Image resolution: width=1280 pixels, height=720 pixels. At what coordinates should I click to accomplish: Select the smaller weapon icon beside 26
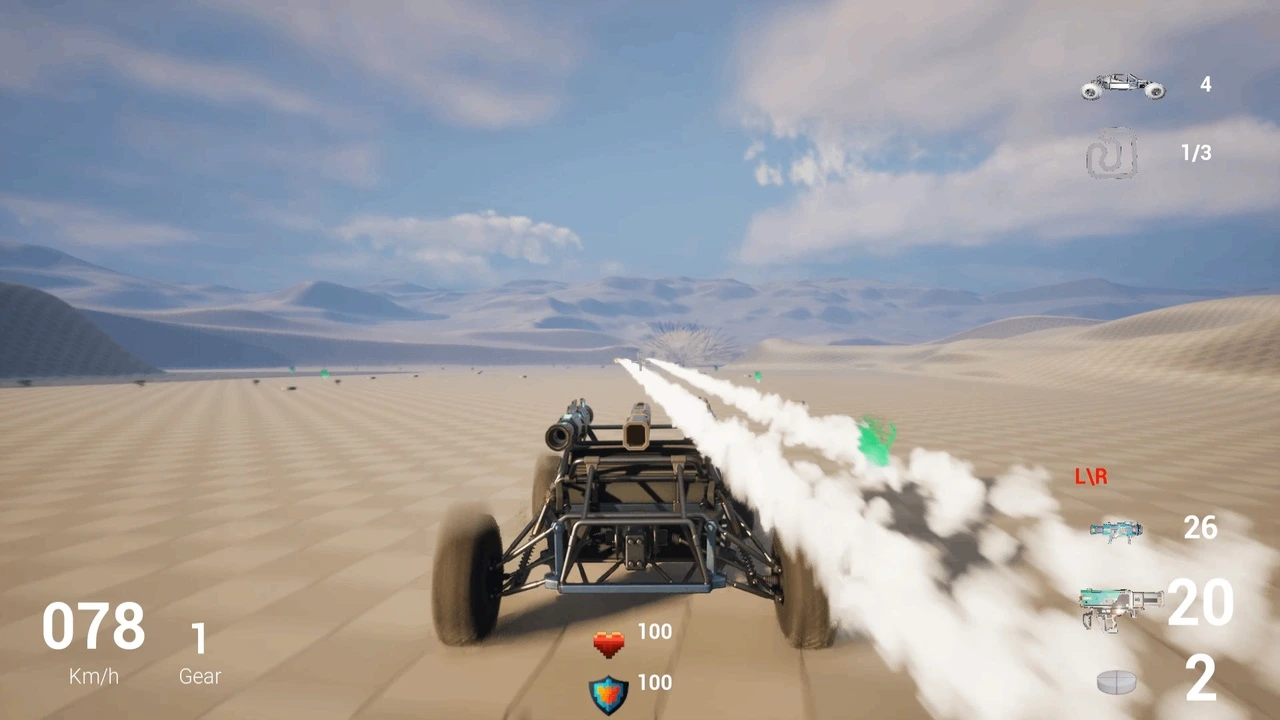1115,529
